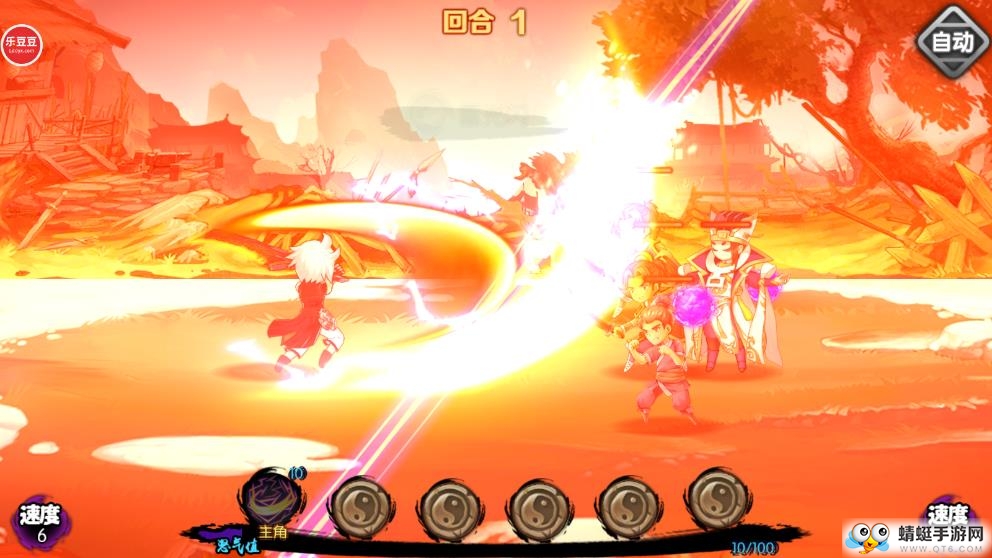Toggle the 自动 auto-battle button

coord(951,41)
